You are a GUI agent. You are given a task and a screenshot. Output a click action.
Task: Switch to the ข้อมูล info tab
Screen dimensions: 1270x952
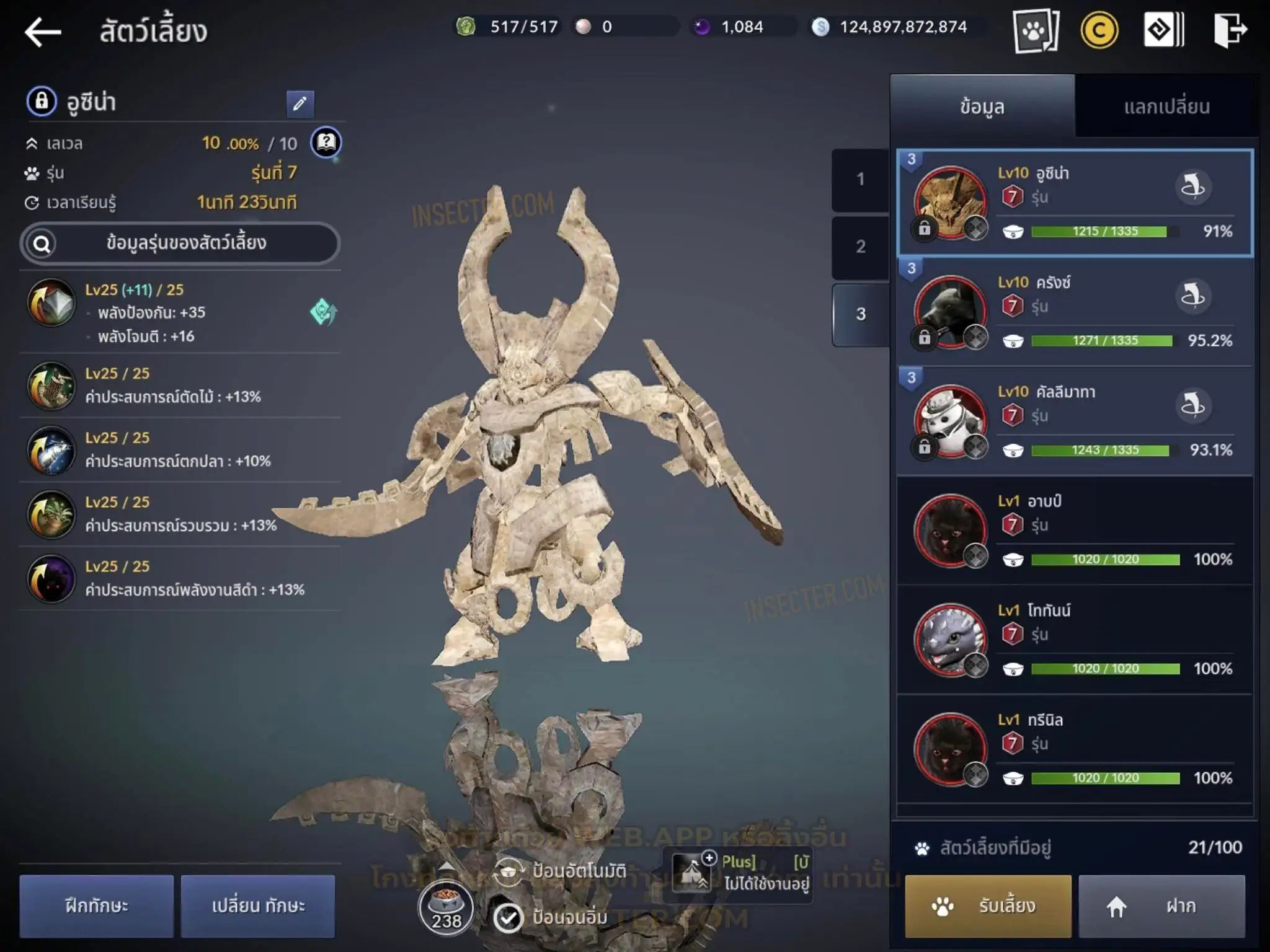coord(982,107)
